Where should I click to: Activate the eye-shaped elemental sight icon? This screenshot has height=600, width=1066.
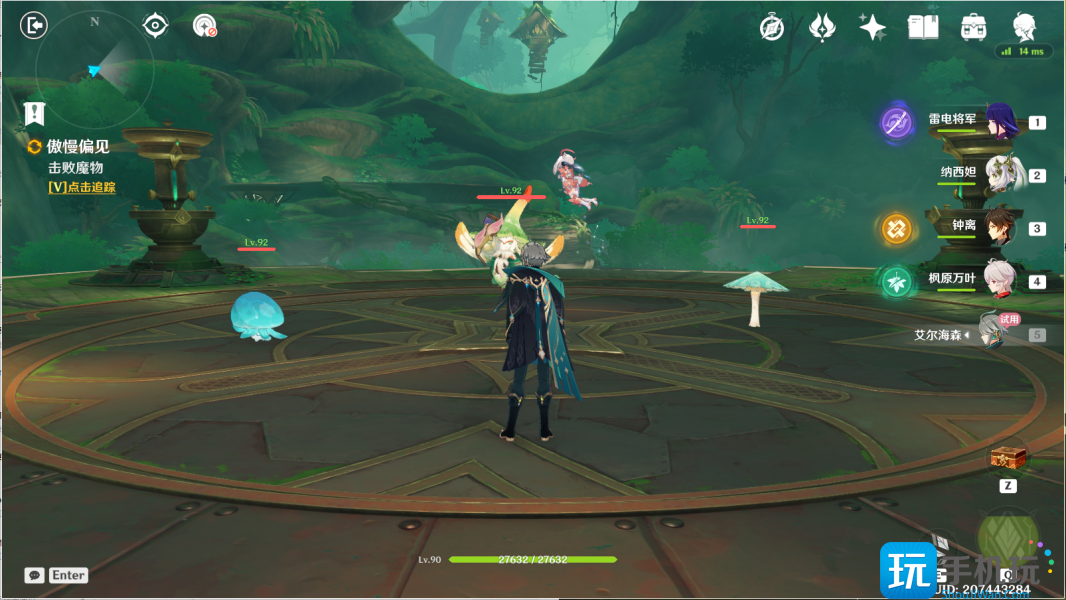(x=155, y=25)
